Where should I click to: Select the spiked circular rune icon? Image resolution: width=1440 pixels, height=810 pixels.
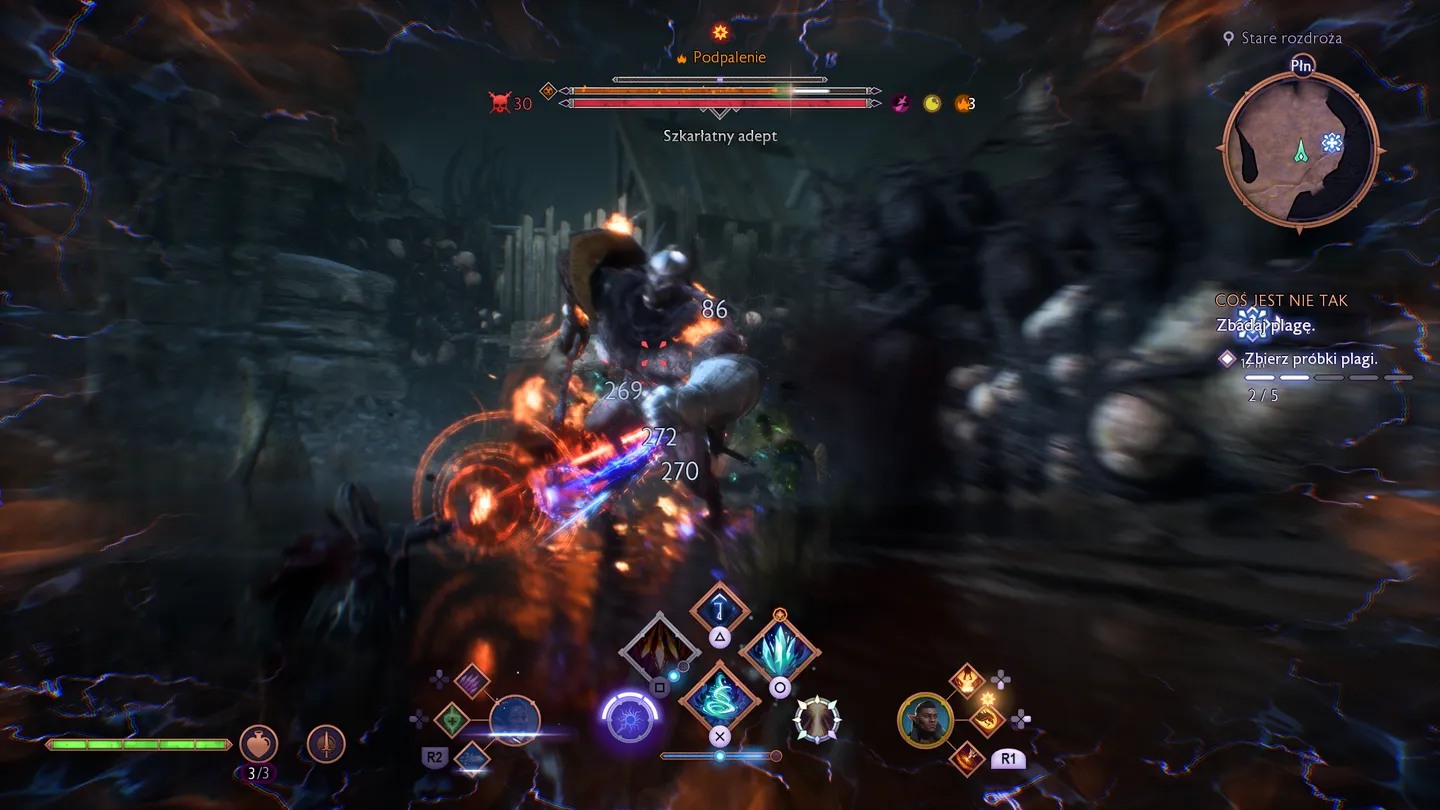[816, 719]
